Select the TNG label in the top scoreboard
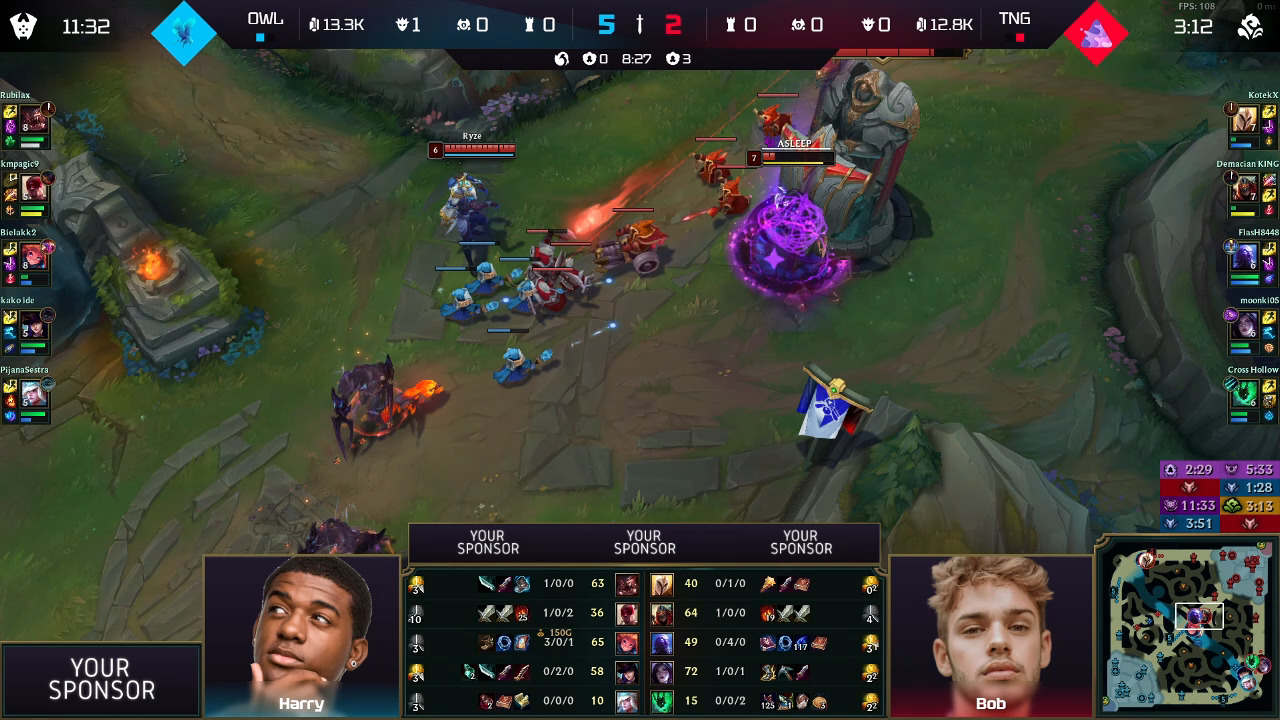The width and height of the screenshot is (1280, 720). [1014, 17]
